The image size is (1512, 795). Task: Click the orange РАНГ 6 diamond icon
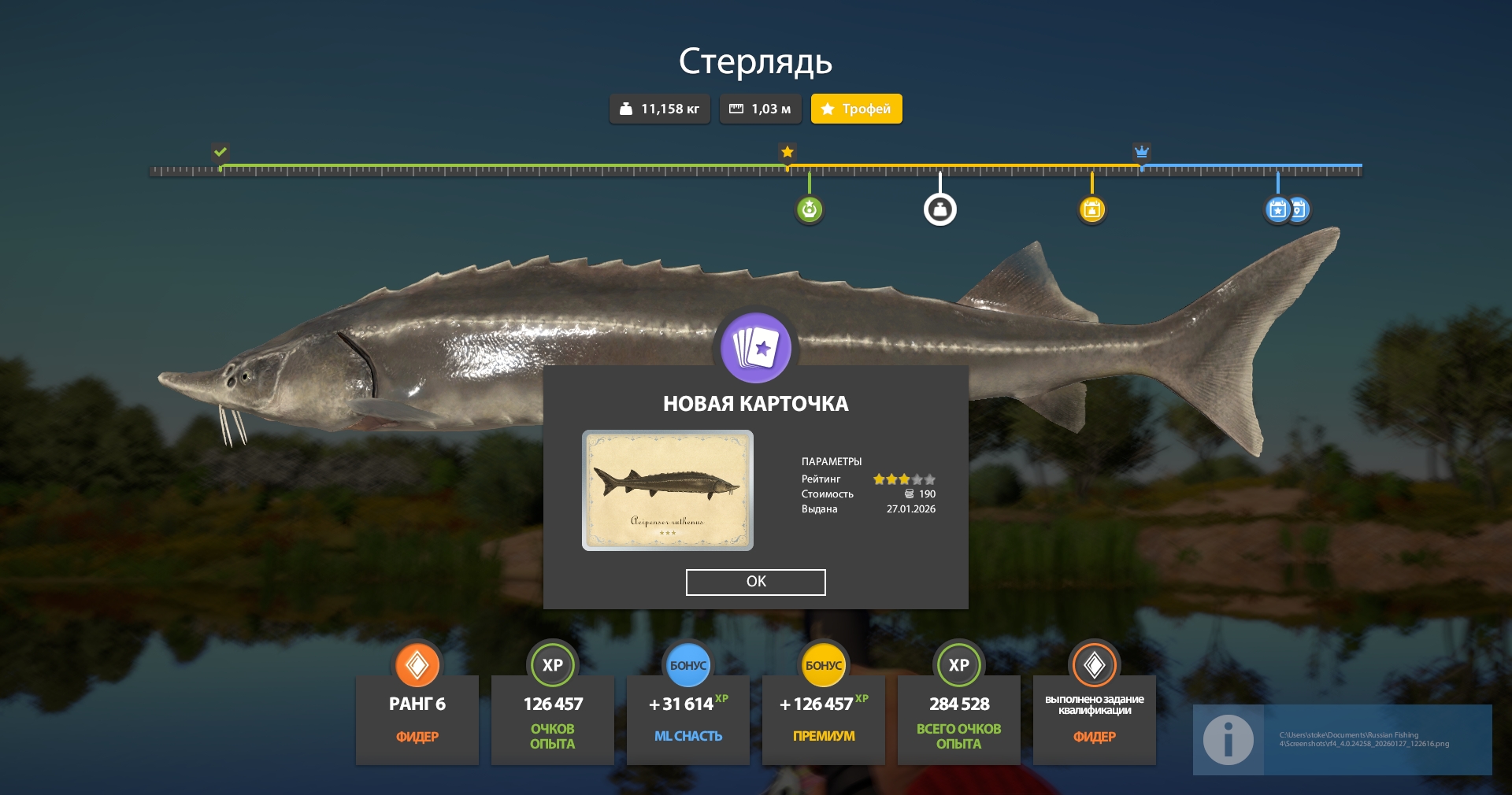point(417,665)
